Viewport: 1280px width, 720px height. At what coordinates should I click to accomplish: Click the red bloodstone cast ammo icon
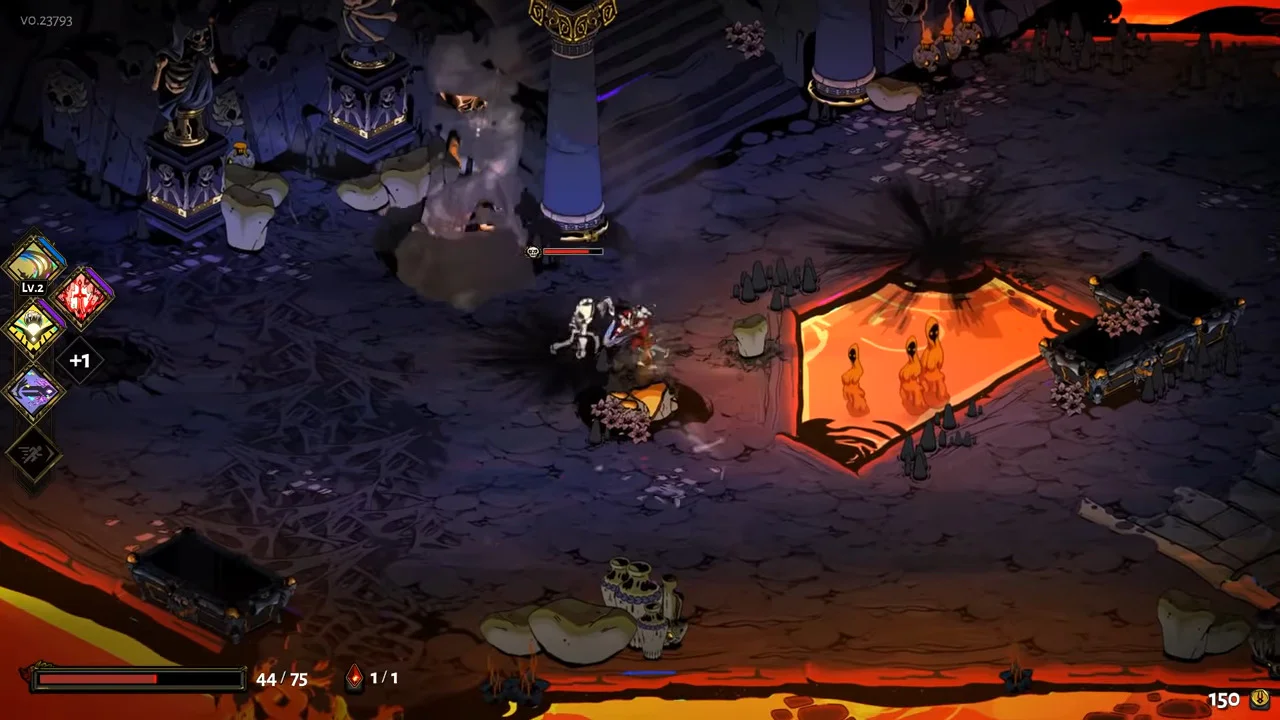[x=354, y=679]
